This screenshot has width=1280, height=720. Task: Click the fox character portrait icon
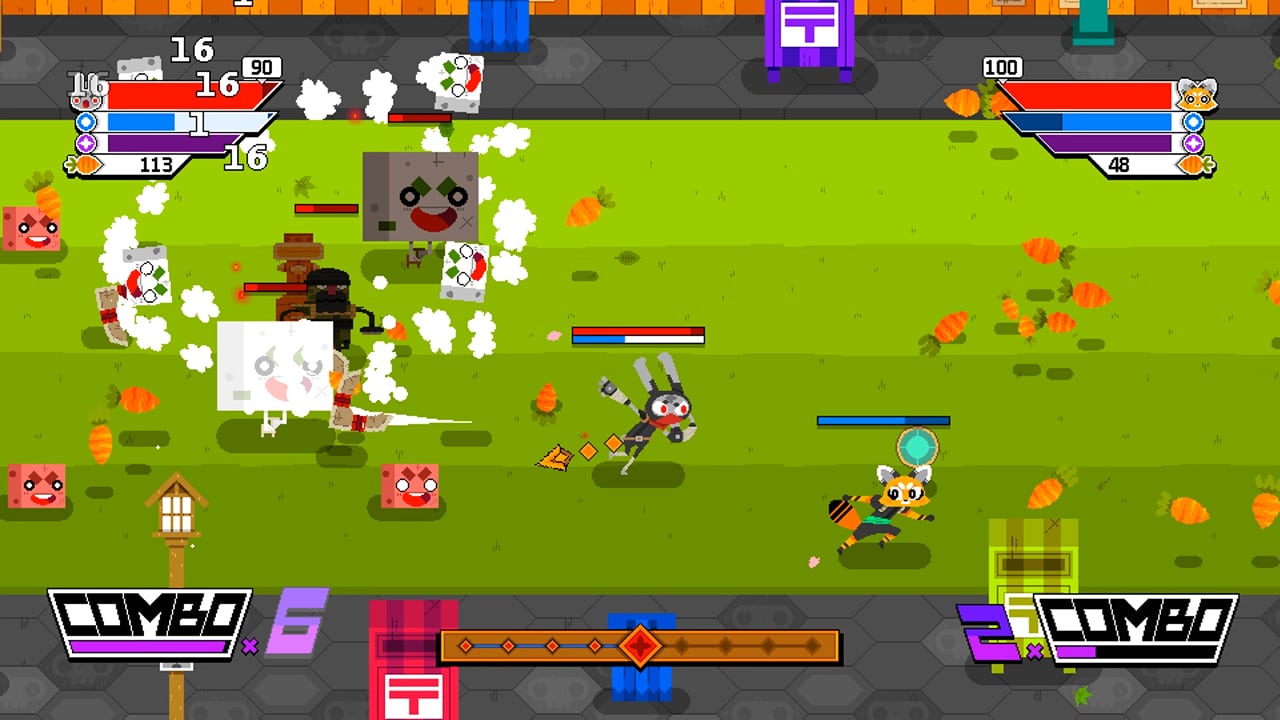pos(1198,95)
